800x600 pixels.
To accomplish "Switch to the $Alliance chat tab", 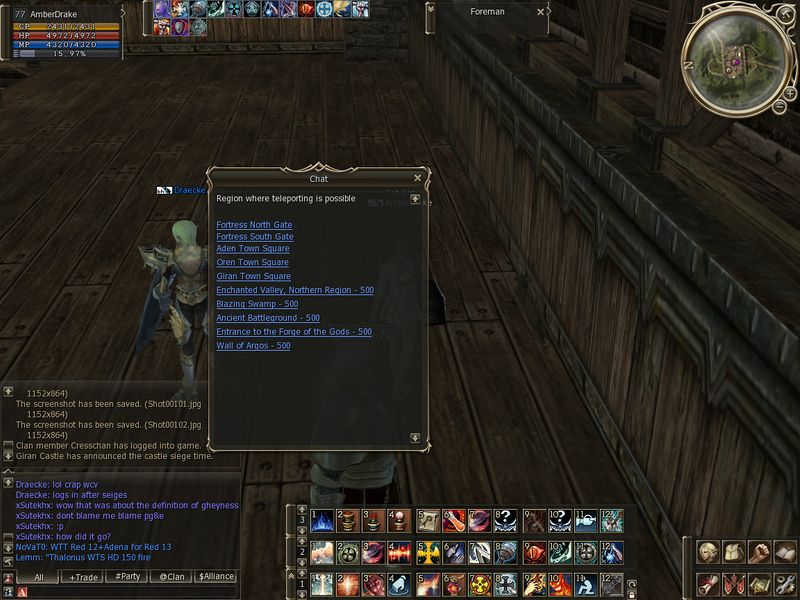I will click(x=215, y=577).
